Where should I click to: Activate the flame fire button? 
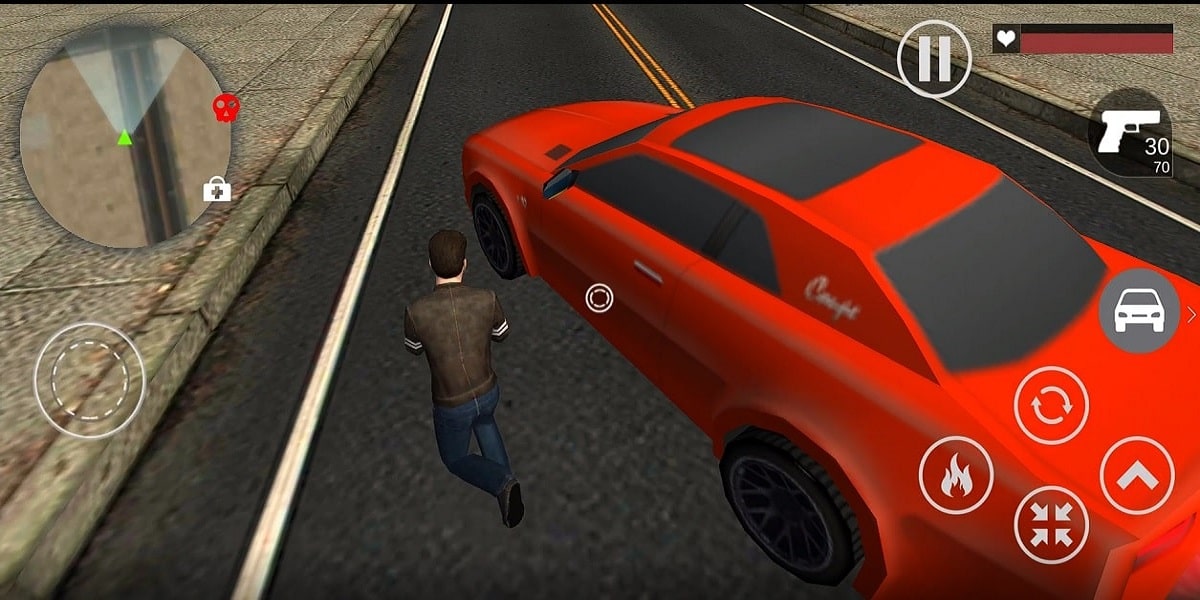[x=956, y=476]
